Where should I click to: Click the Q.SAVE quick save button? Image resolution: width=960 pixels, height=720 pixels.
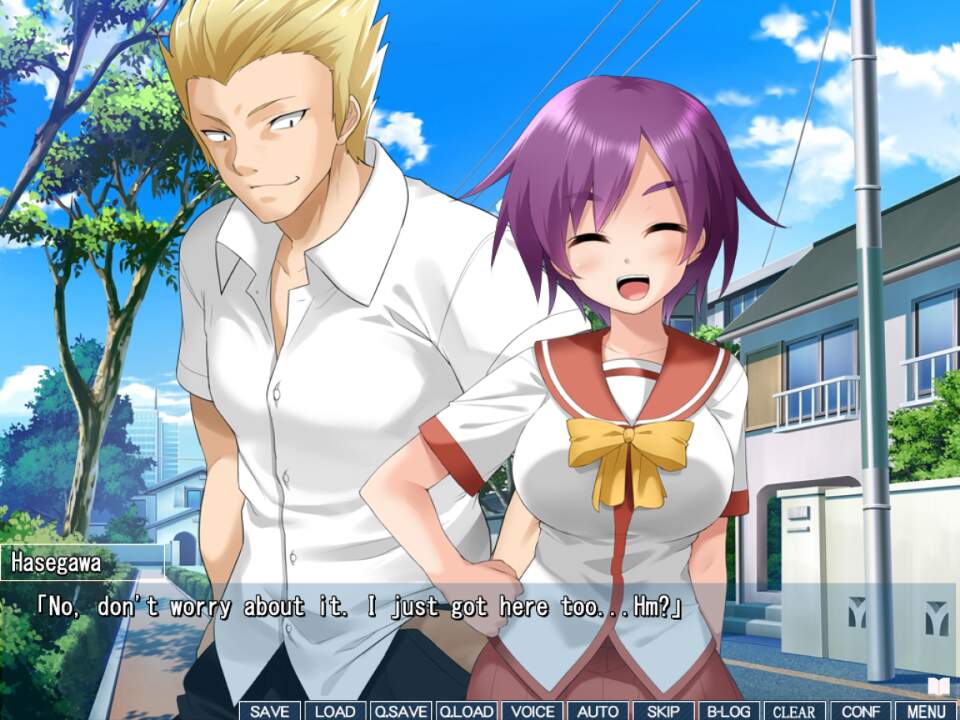point(400,711)
